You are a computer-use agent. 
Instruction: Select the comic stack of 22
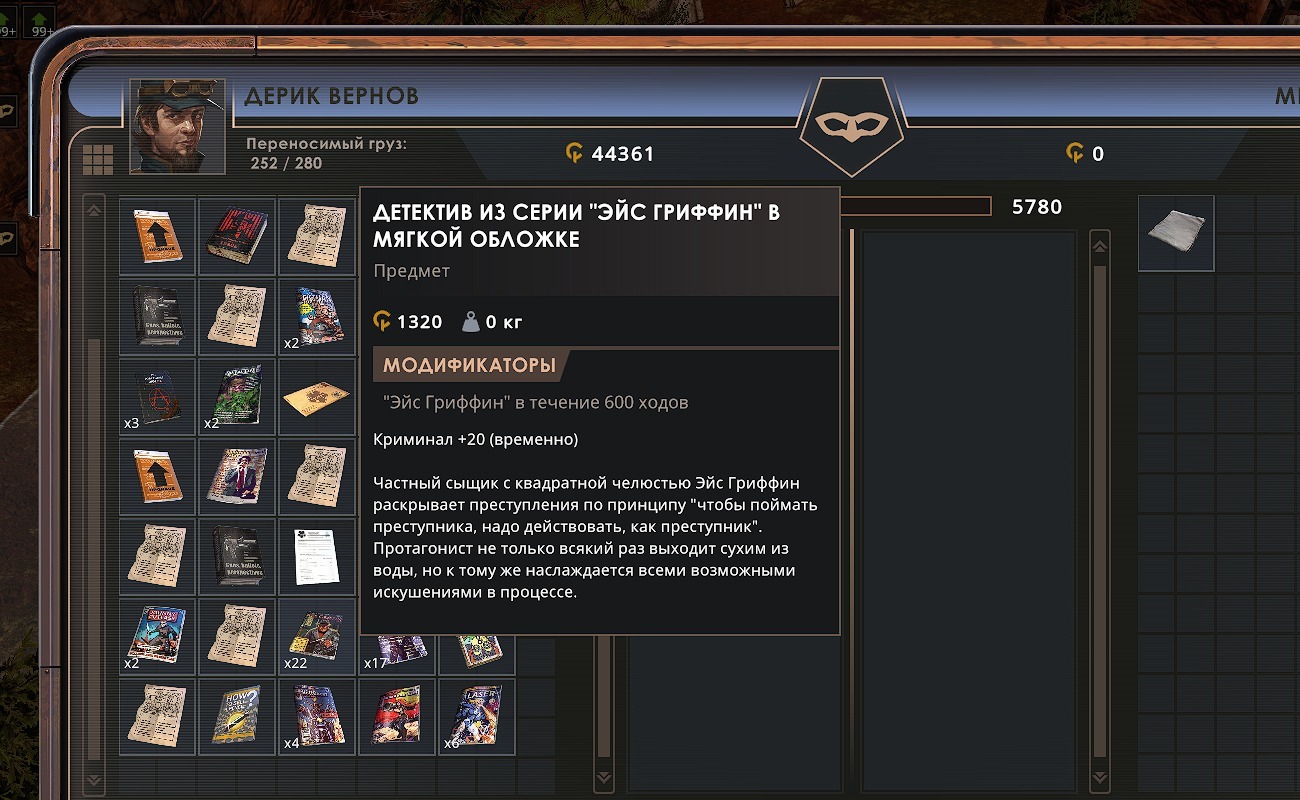pos(317,636)
